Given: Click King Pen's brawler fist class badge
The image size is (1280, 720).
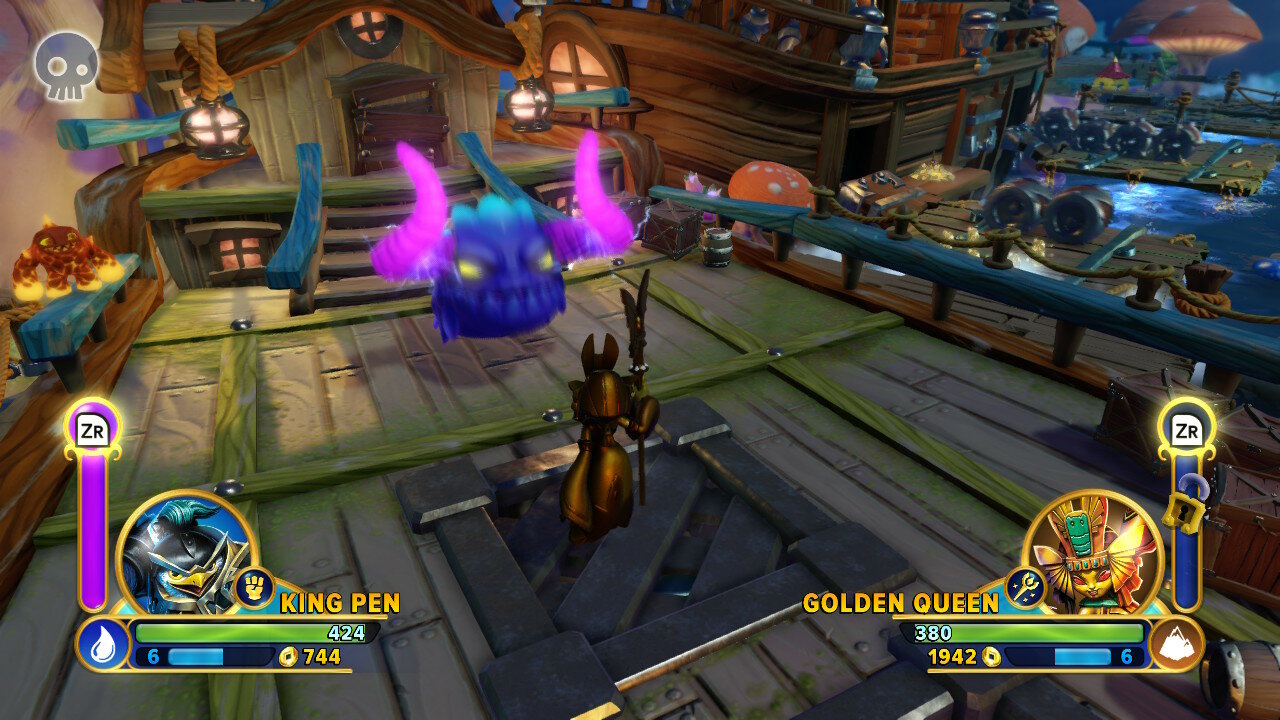Looking at the screenshot, I should pos(254,588).
